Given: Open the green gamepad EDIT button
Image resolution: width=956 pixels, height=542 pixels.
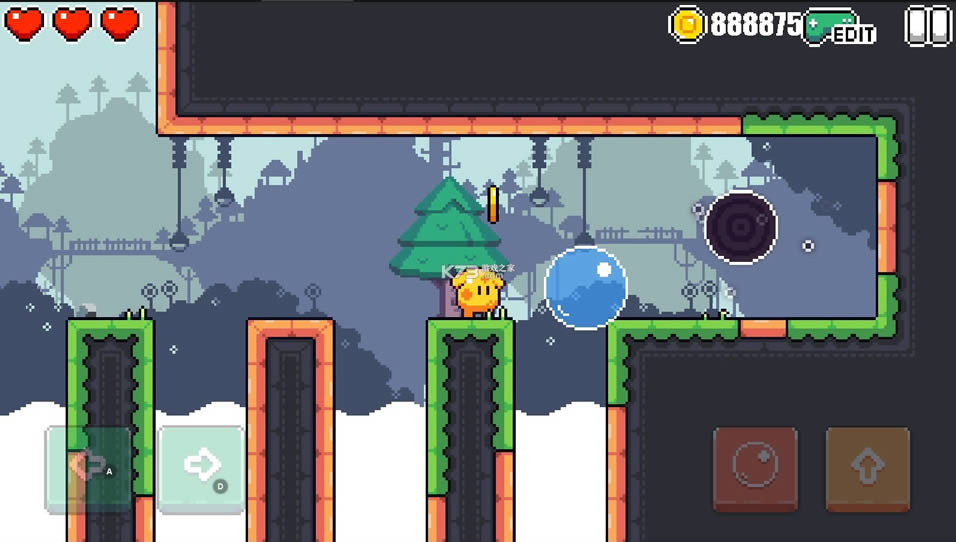Looking at the screenshot, I should pos(840,27).
